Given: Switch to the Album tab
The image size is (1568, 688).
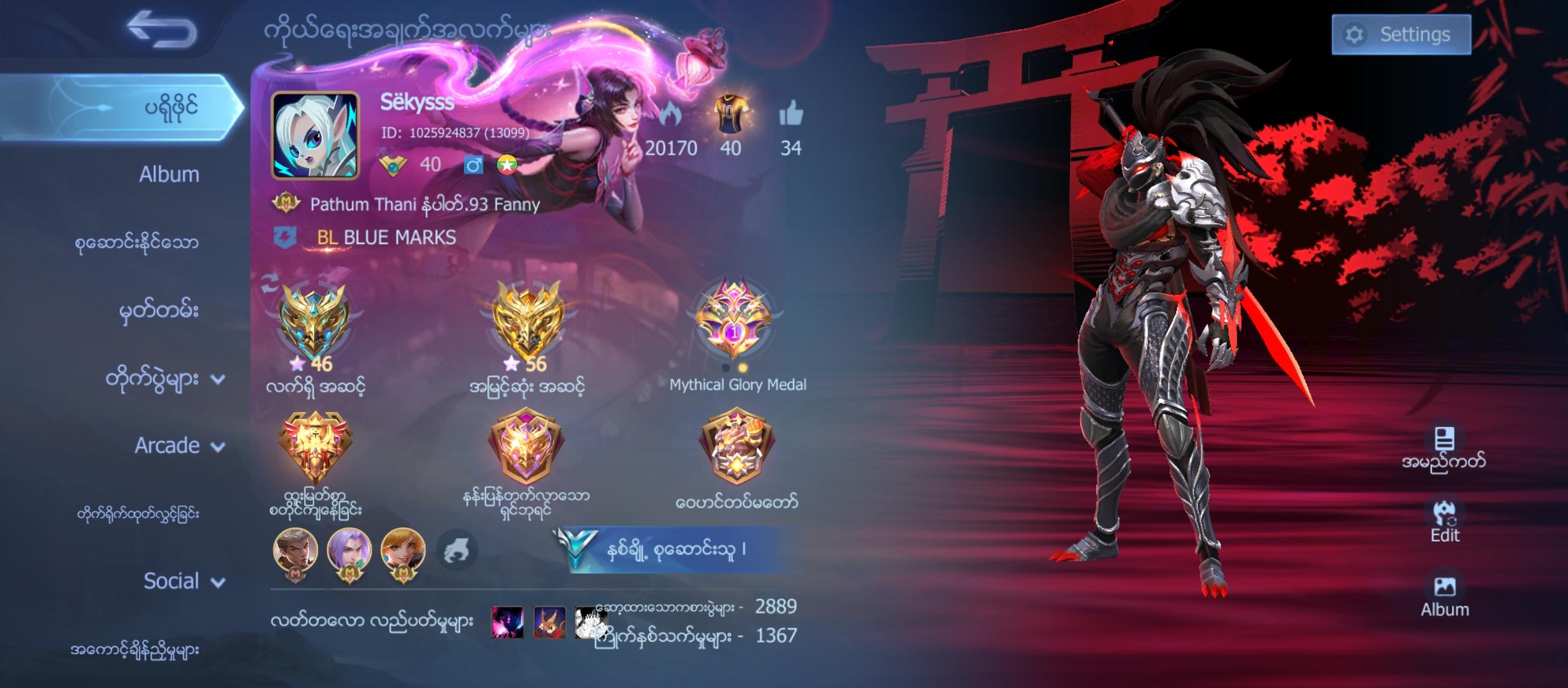Looking at the screenshot, I should 169,172.
